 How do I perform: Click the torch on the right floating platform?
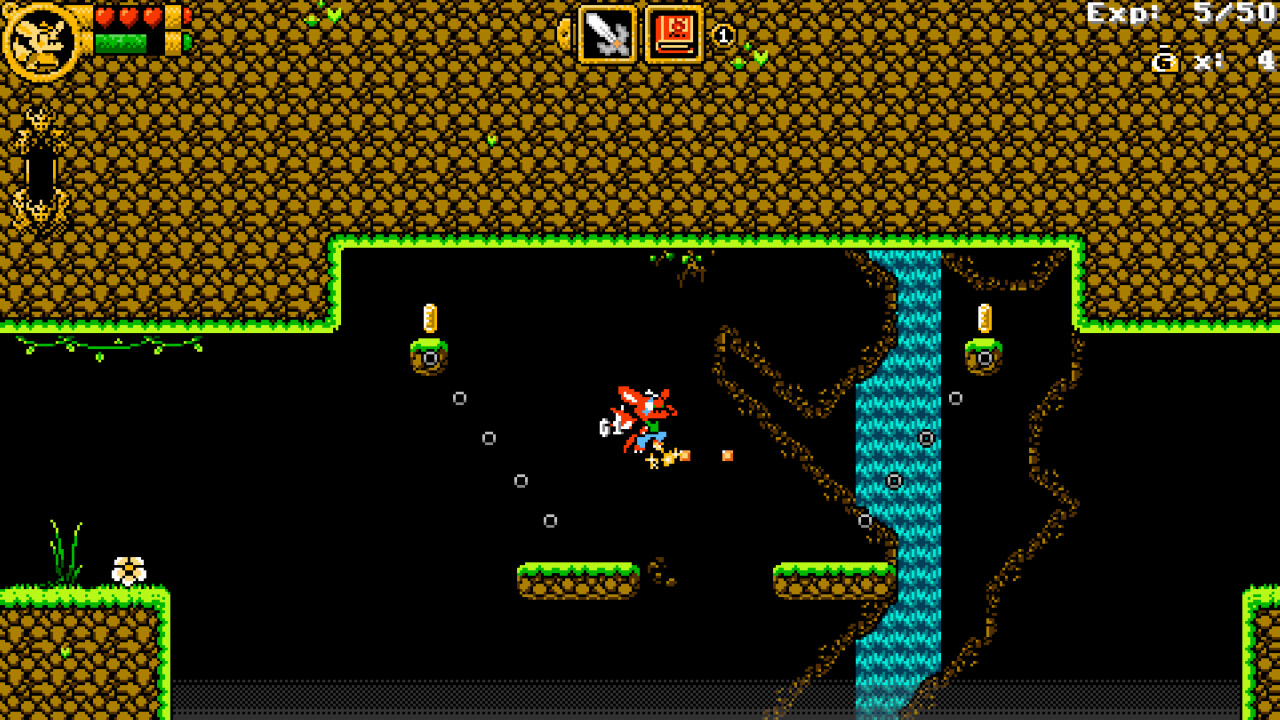985,318
